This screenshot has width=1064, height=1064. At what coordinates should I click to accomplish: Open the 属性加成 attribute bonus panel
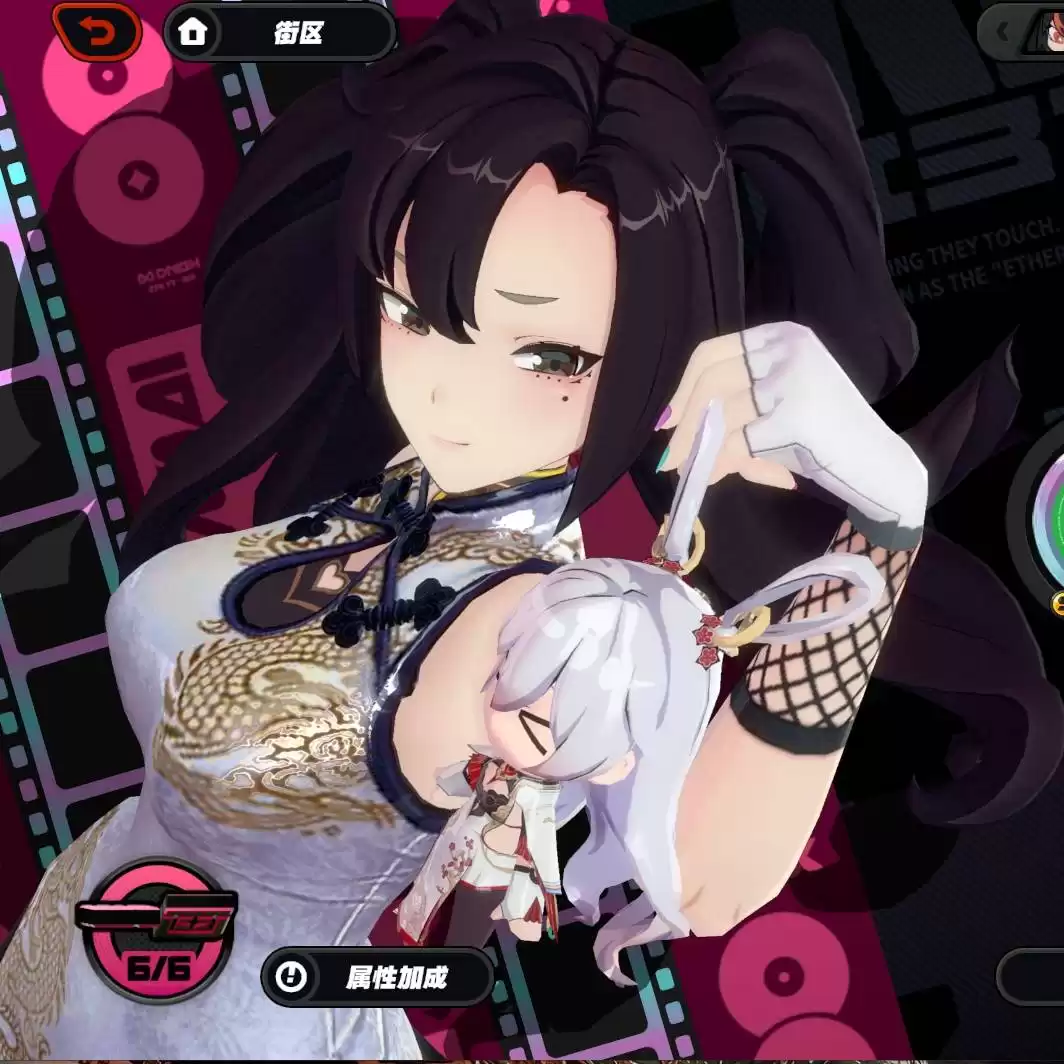pyautogui.click(x=378, y=976)
